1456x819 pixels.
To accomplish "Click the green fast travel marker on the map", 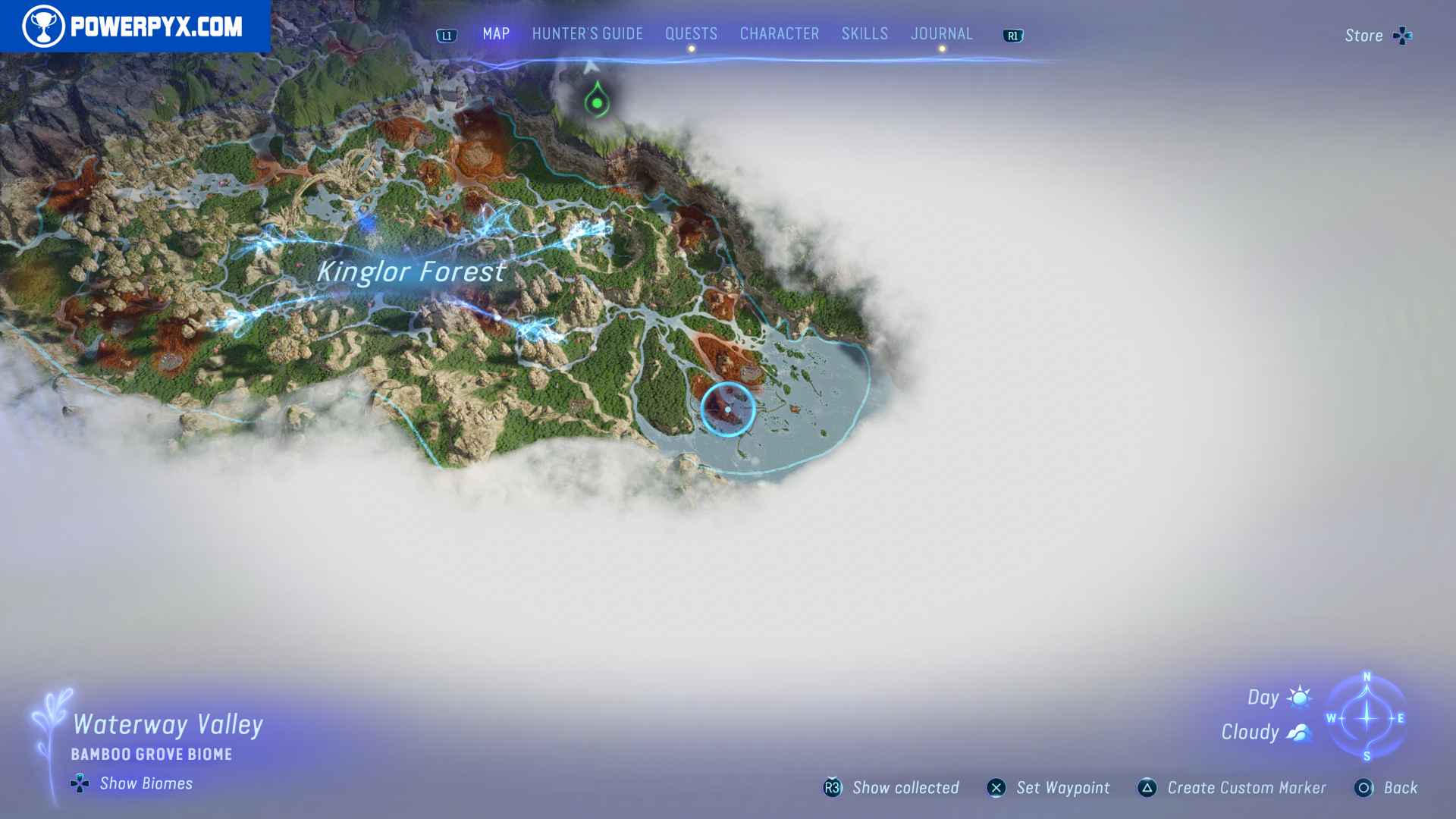I will tap(596, 102).
